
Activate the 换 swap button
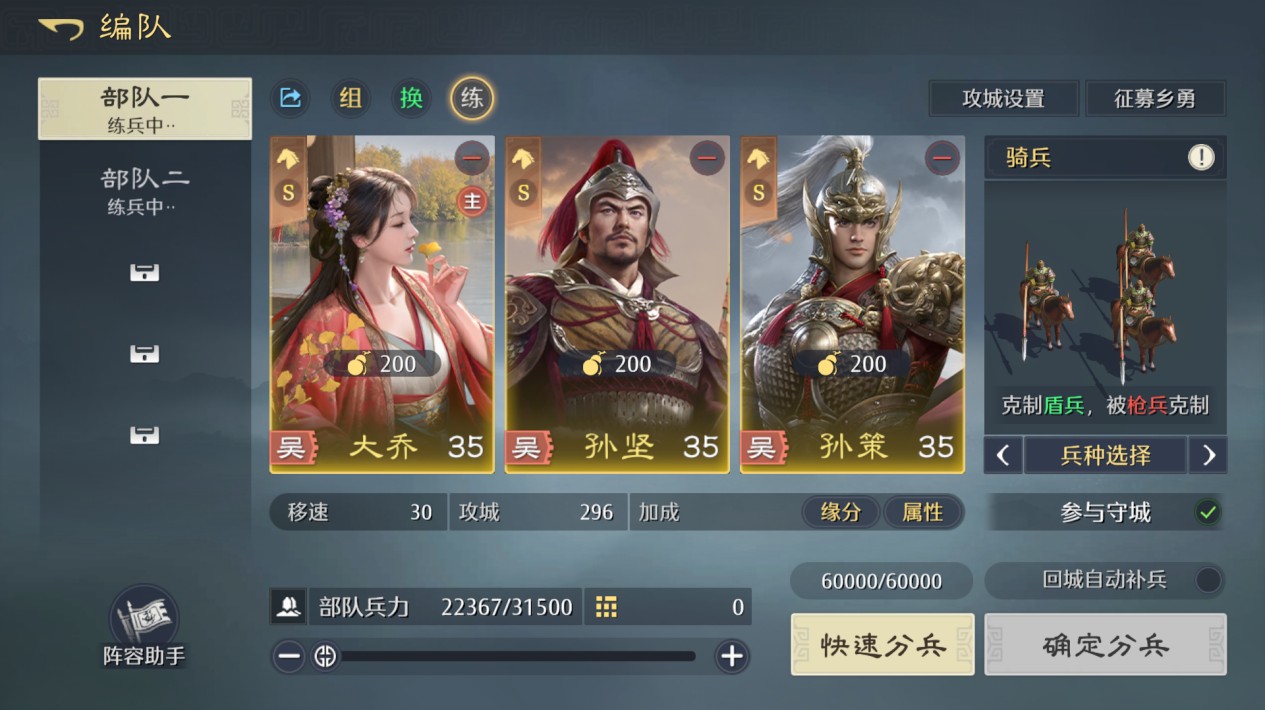pos(411,98)
